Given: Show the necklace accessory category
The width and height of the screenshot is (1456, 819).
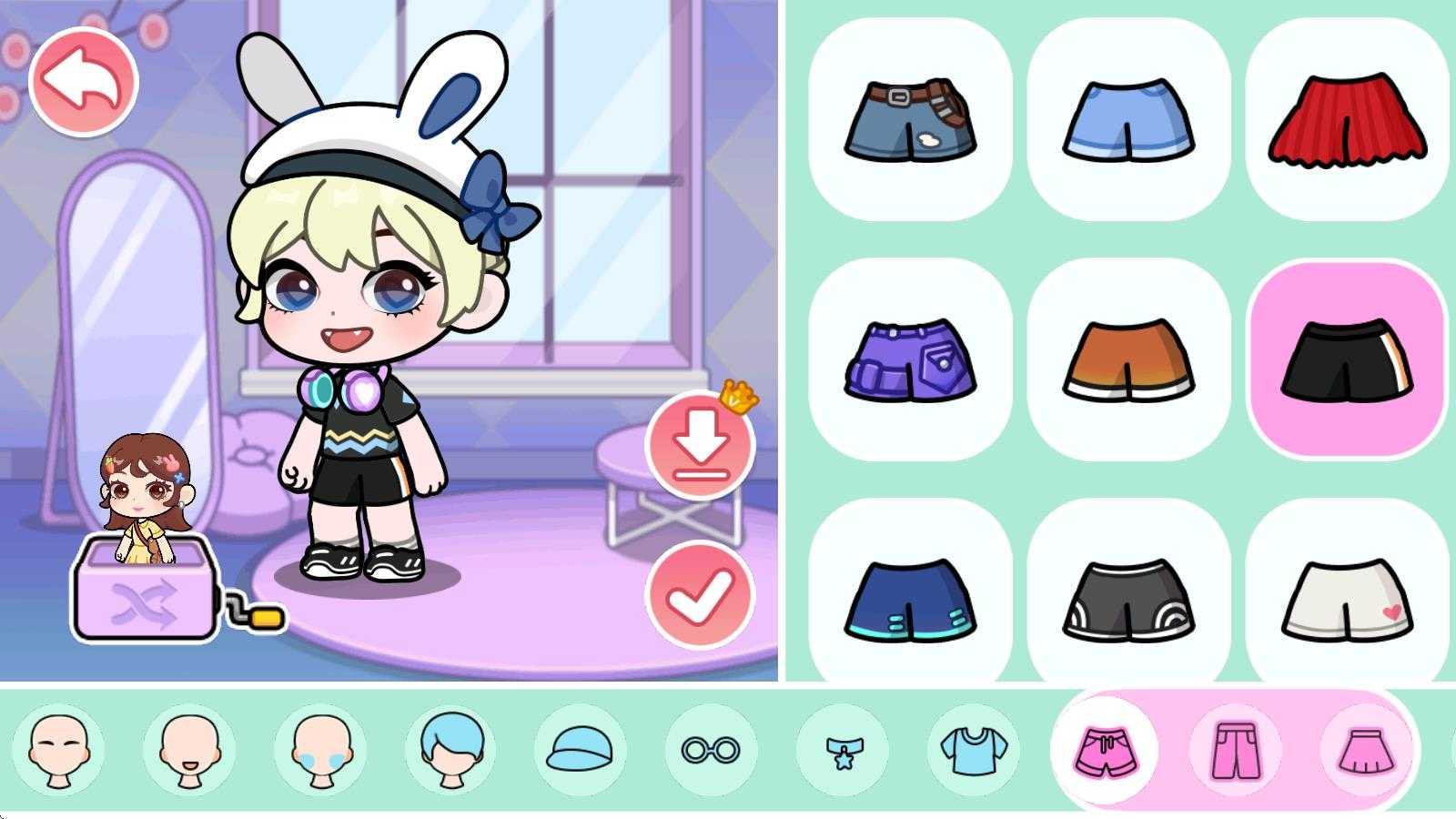Looking at the screenshot, I should tap(843, 751).
